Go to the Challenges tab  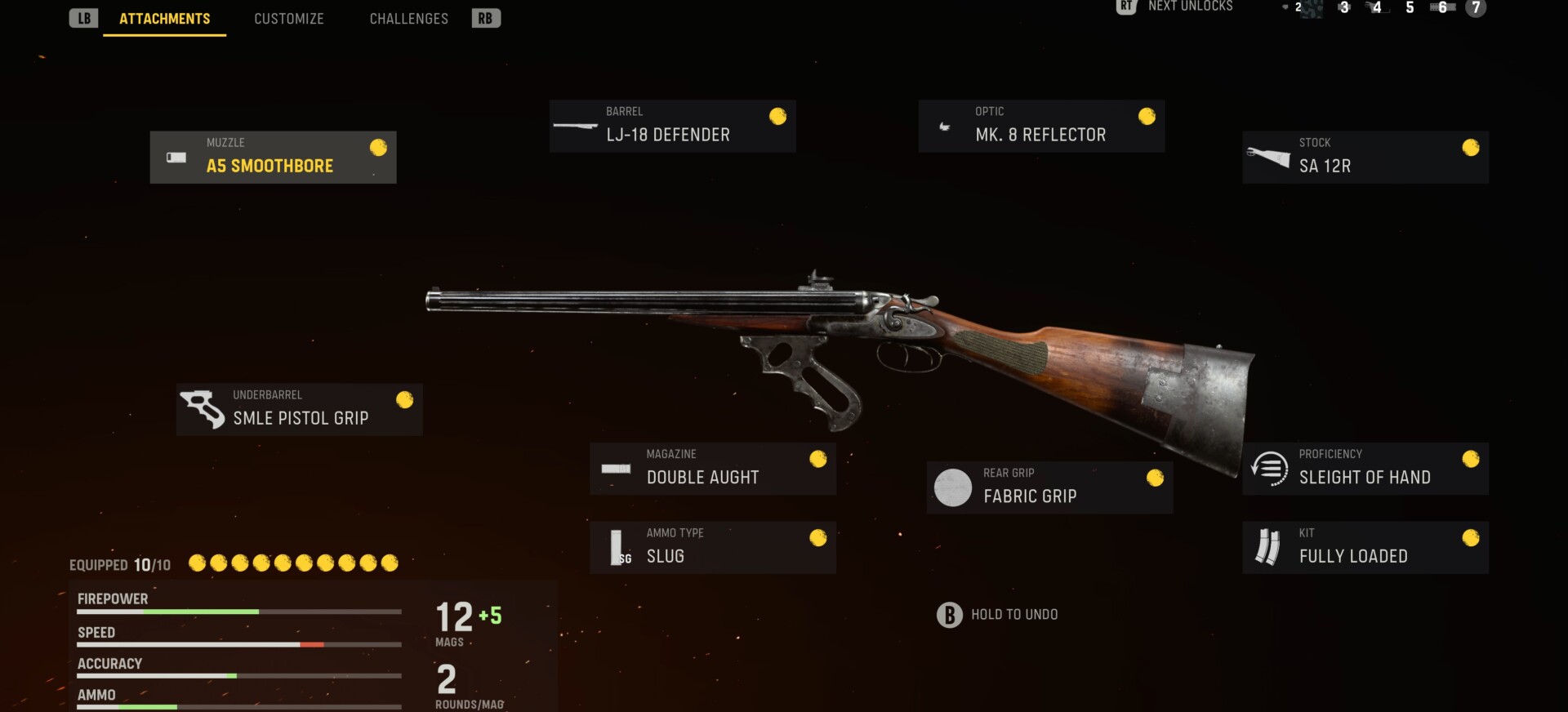(x=408, y=19)
